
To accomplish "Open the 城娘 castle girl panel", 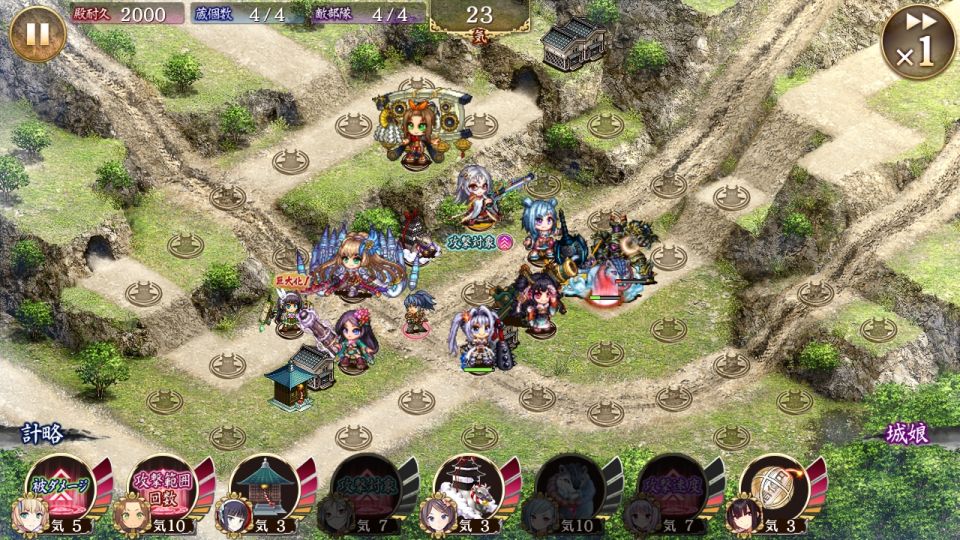I will 908,434.
